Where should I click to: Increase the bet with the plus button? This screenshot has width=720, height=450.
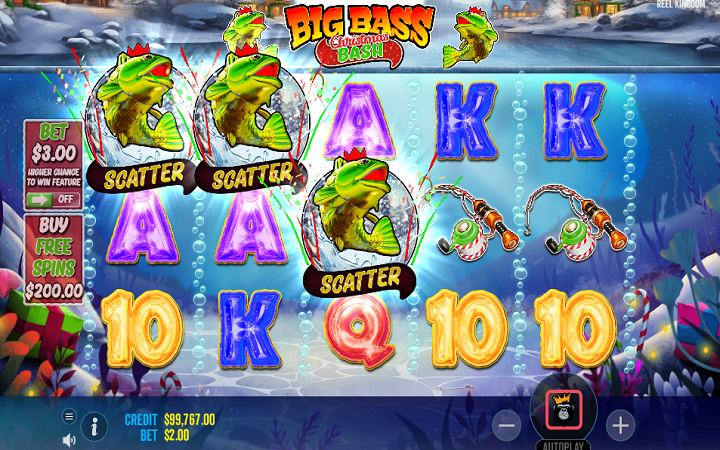coord(621,425)
